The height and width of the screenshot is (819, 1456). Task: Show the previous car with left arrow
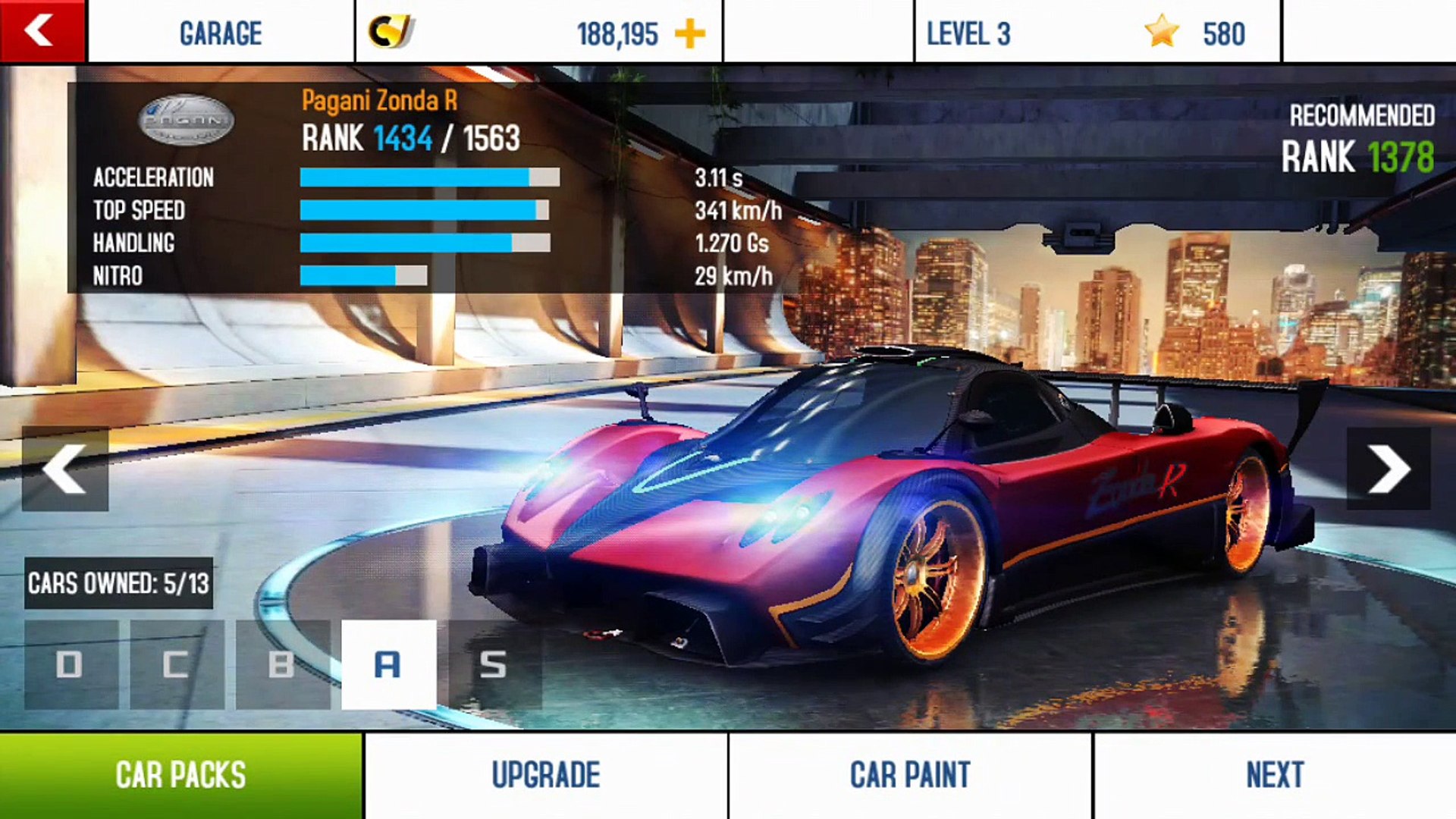pyautogui.click(x=65, y=469)
